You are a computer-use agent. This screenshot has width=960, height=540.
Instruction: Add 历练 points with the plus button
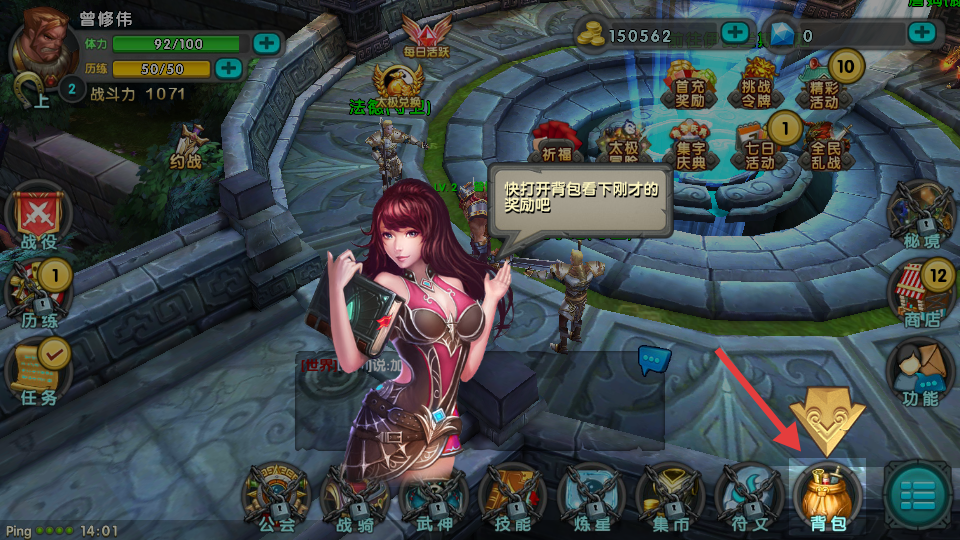(229, 68)
